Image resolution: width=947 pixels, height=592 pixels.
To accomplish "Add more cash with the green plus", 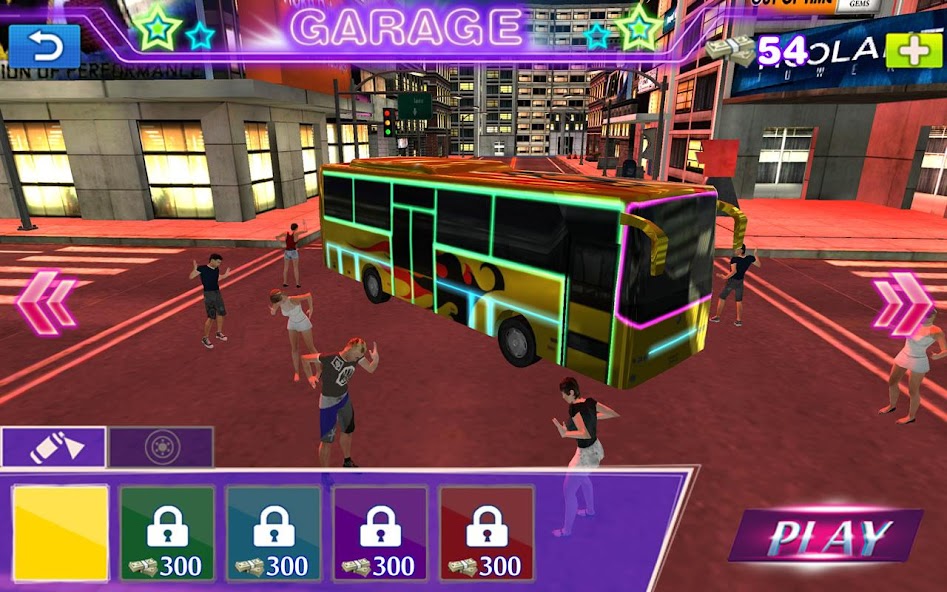I will tap(913, 50).
